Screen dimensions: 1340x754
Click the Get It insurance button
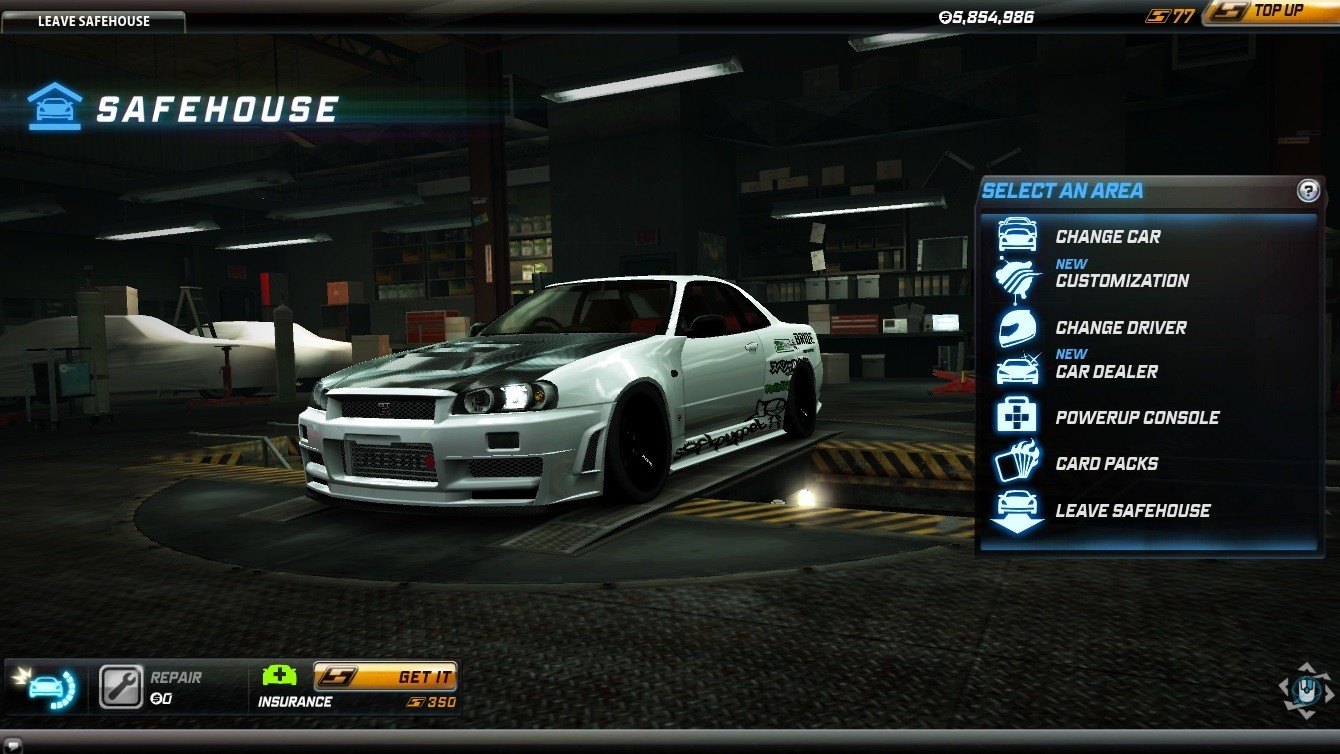(x=385, y=677)
